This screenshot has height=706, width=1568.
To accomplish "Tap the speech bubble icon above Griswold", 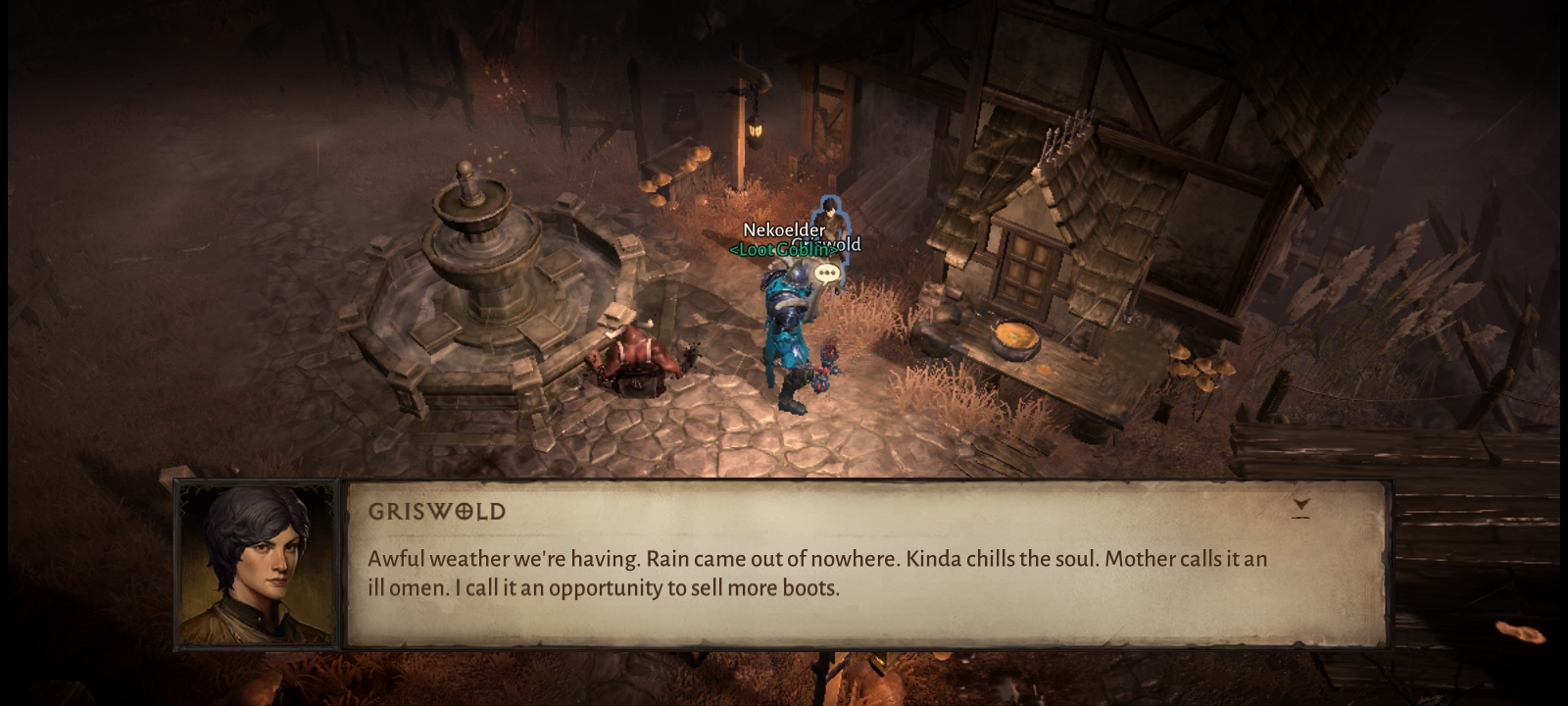I will (828, 274).
